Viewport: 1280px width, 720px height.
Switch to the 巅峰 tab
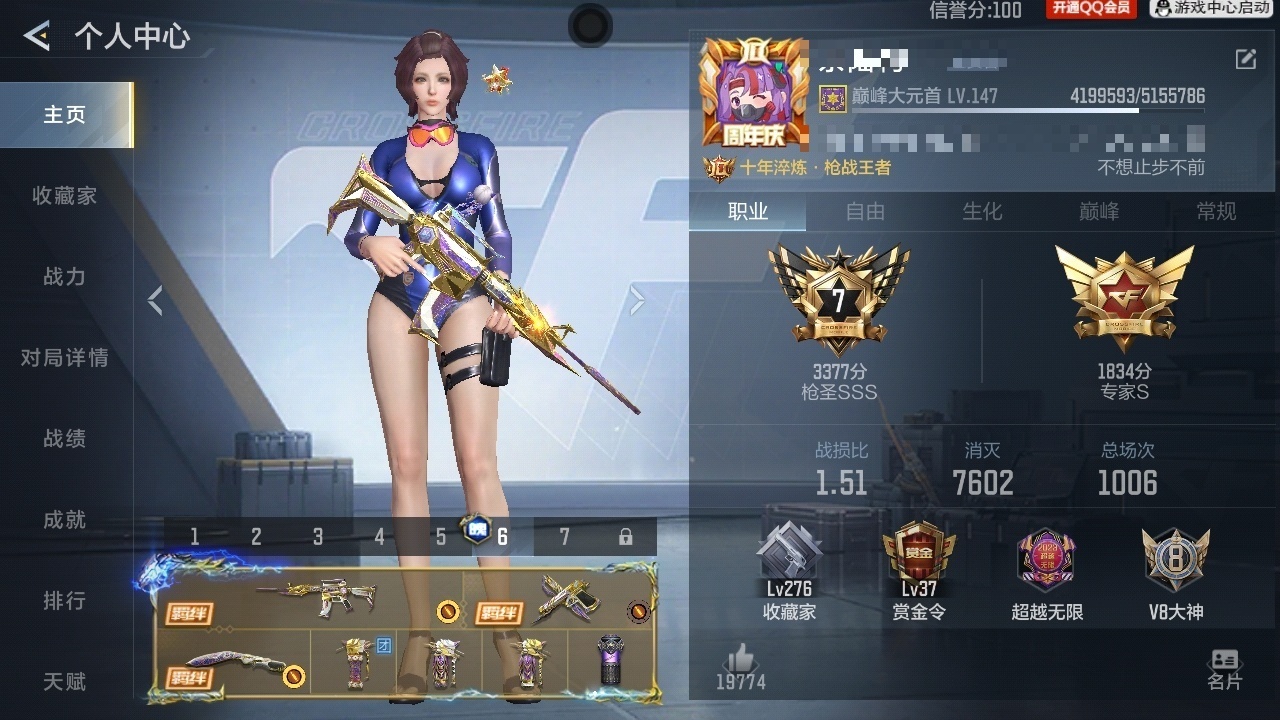tap(1098, 212)
